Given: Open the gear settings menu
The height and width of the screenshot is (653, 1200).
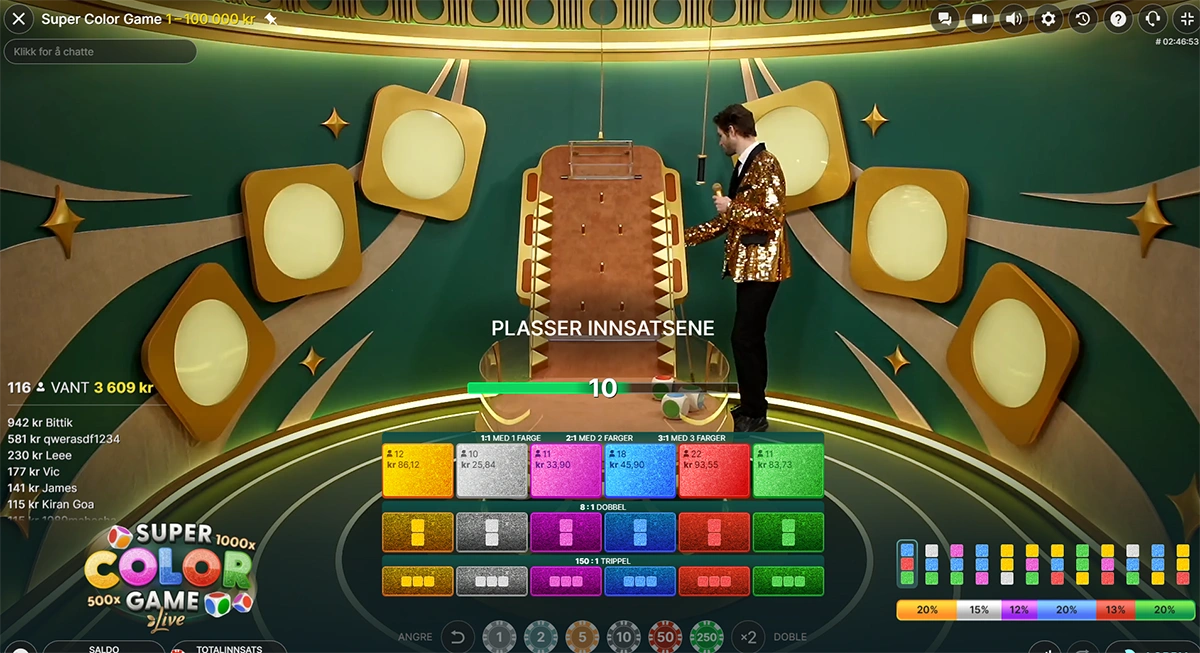Looking at the screenshot, I should [1048, 19].
